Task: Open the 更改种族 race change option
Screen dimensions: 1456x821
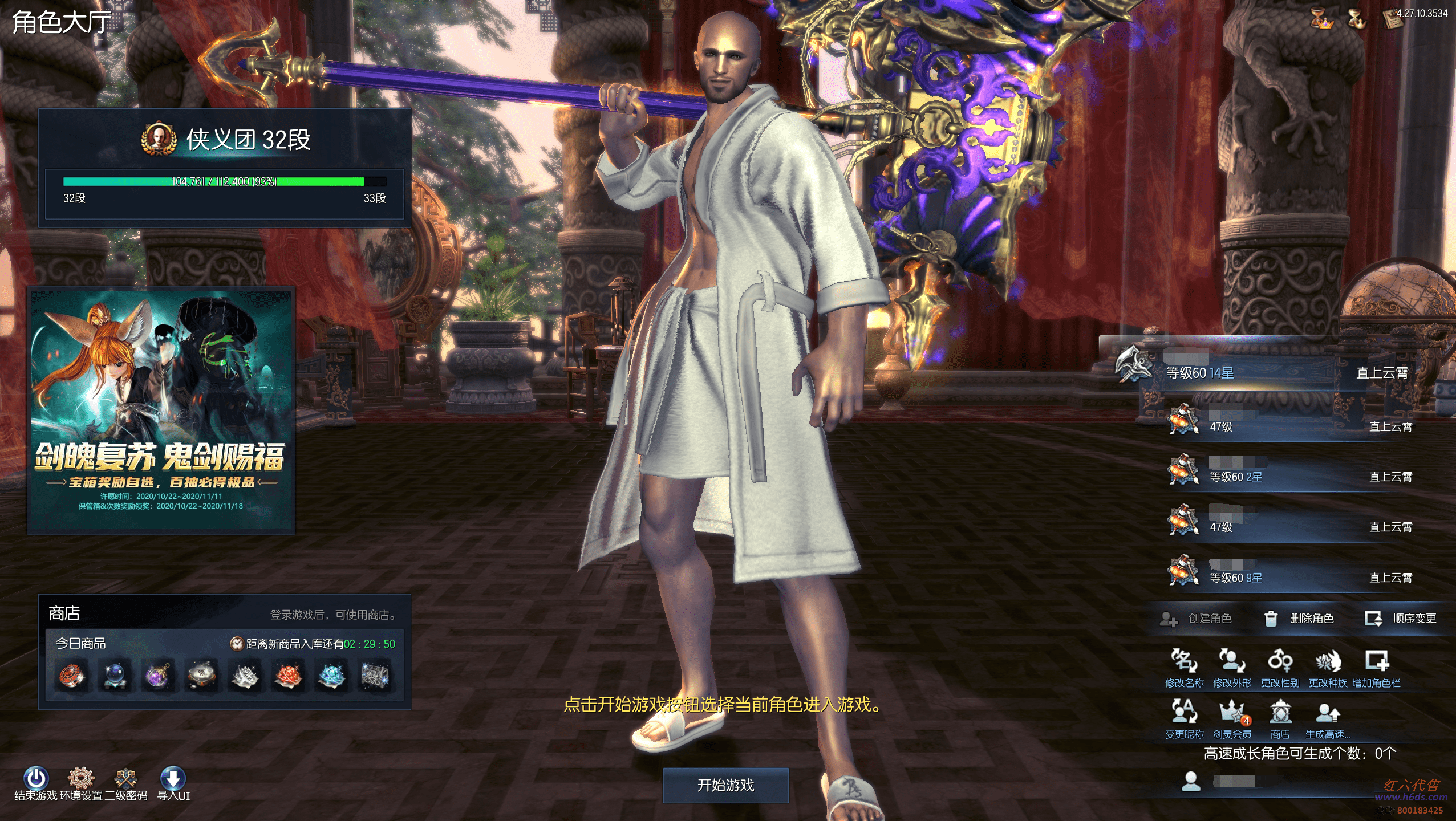Action: coord(1328,667)
